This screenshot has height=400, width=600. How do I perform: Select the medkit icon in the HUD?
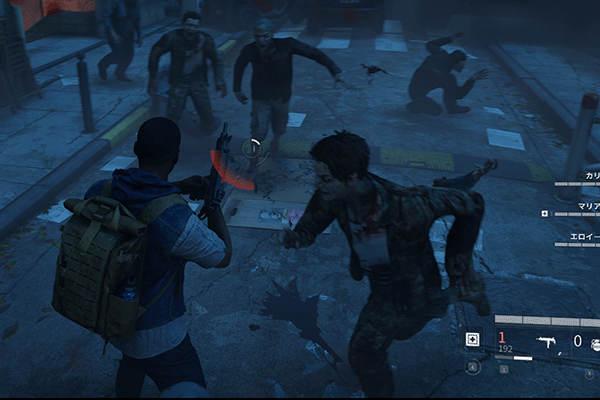point(472,340)
